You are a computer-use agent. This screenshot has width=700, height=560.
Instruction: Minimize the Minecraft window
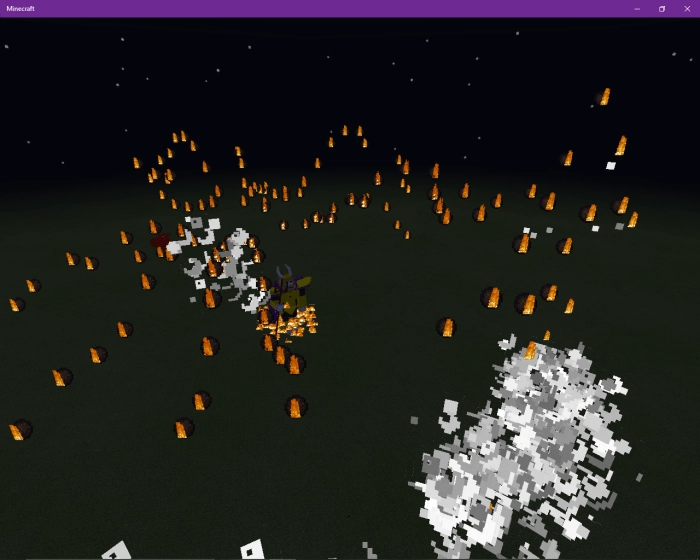[637, 9]
